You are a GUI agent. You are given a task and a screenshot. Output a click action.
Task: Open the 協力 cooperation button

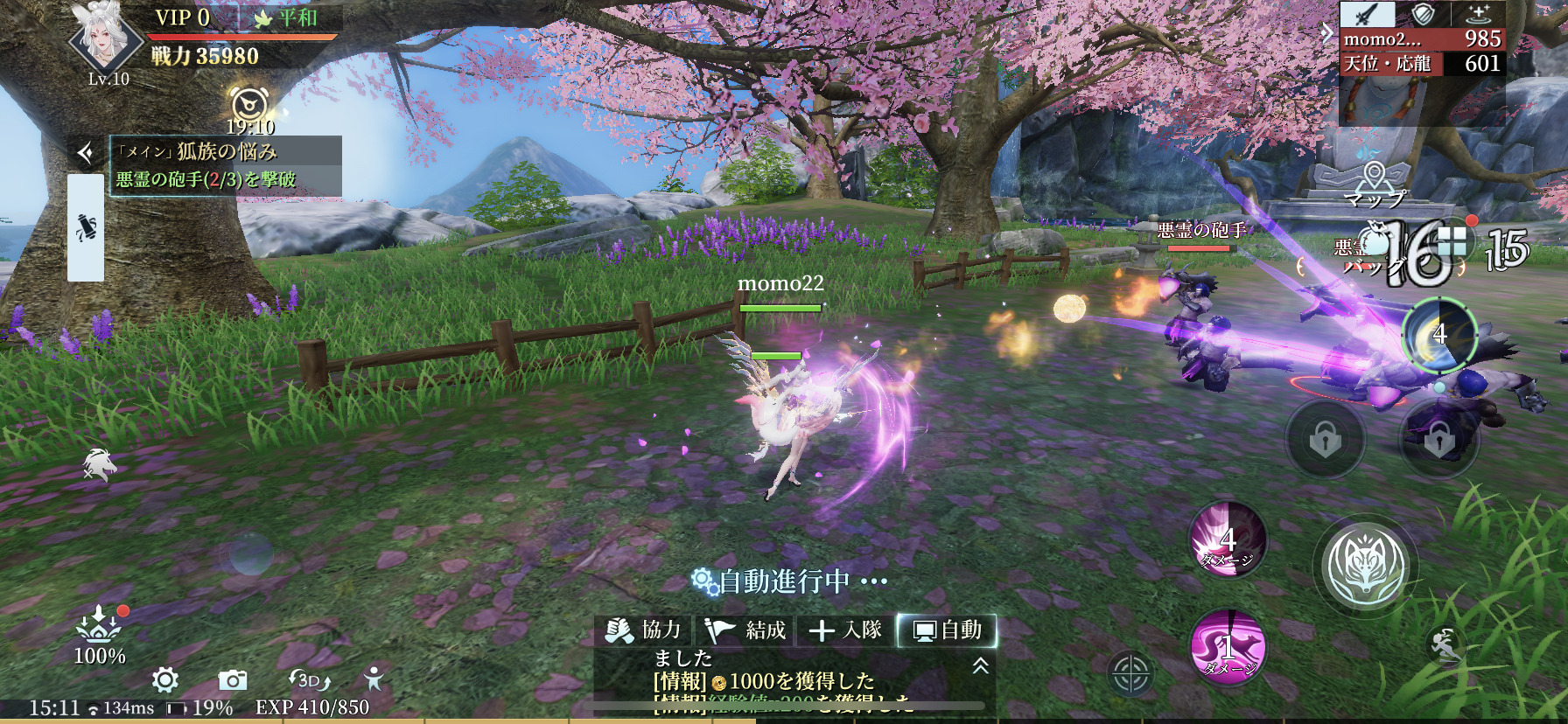[643, 630]
